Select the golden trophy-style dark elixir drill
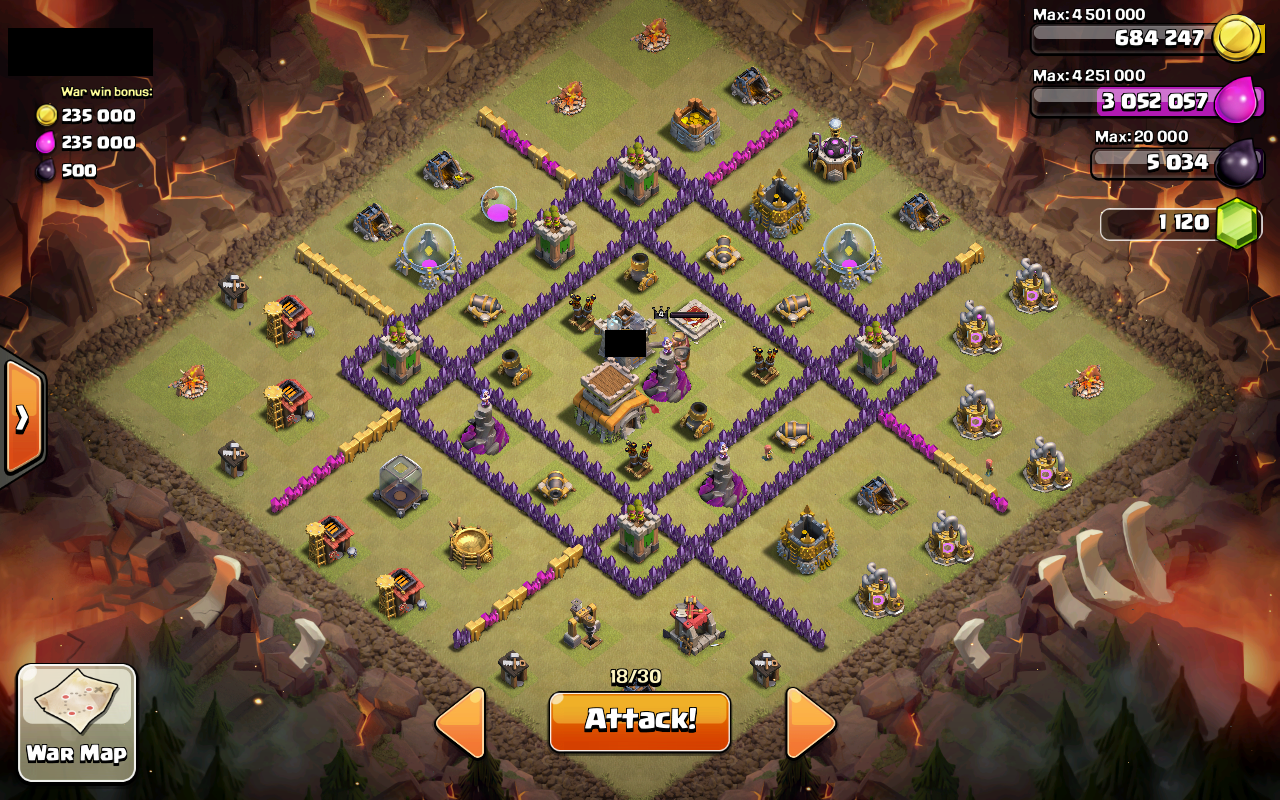This screenshot has height=800, width=1280. pyautogui.click(x=471, y=540)
